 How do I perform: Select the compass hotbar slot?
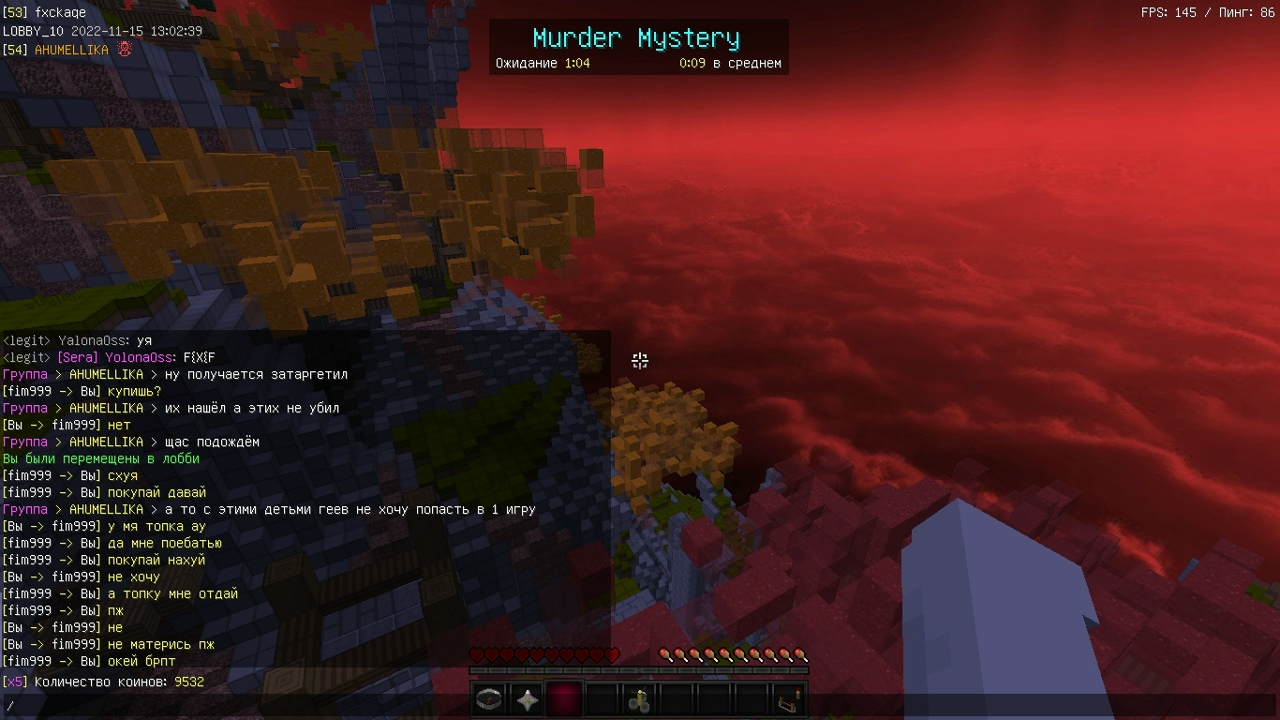(489, 700)
